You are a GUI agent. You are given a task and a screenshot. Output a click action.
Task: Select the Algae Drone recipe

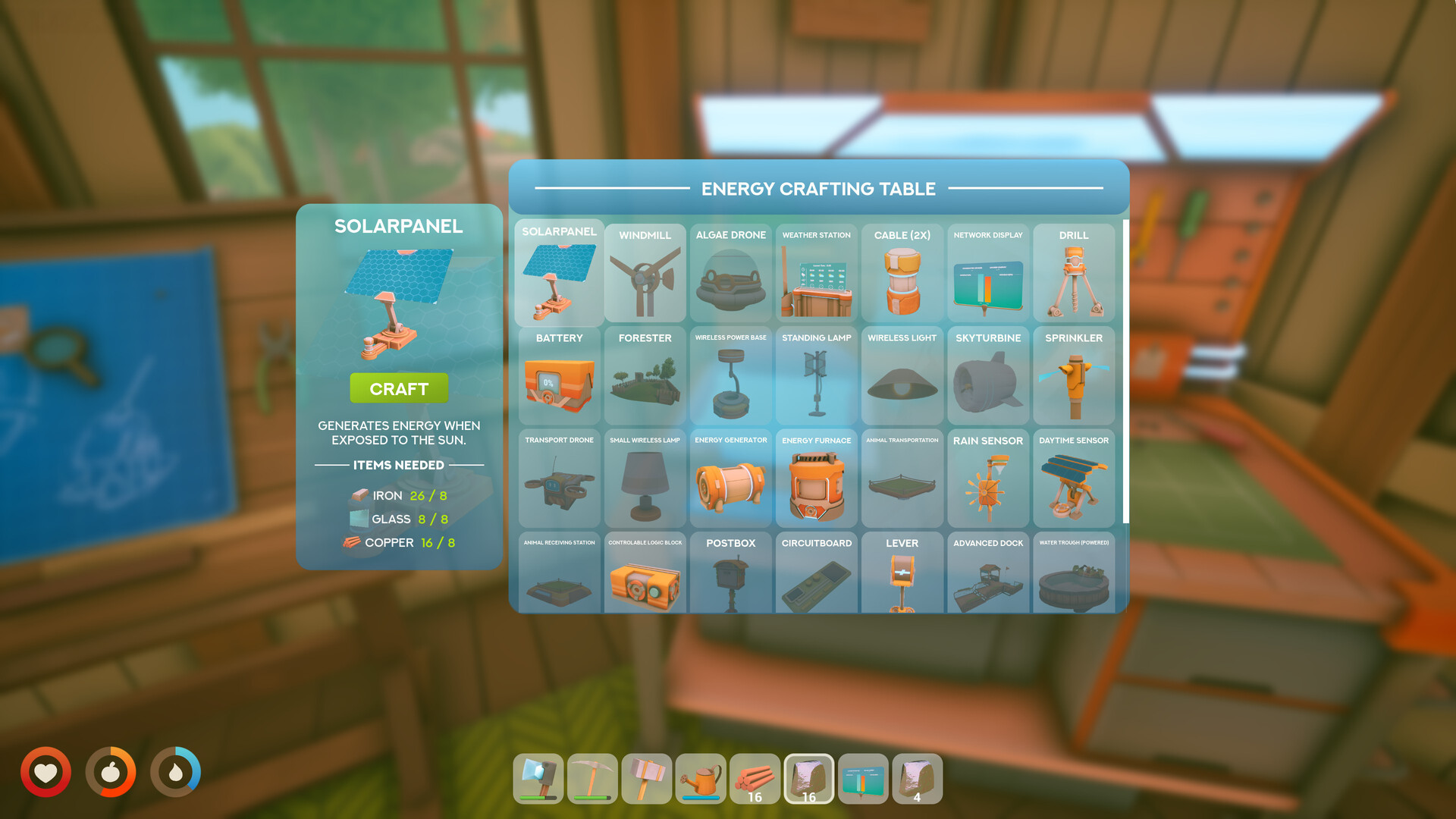click(730, 273)
